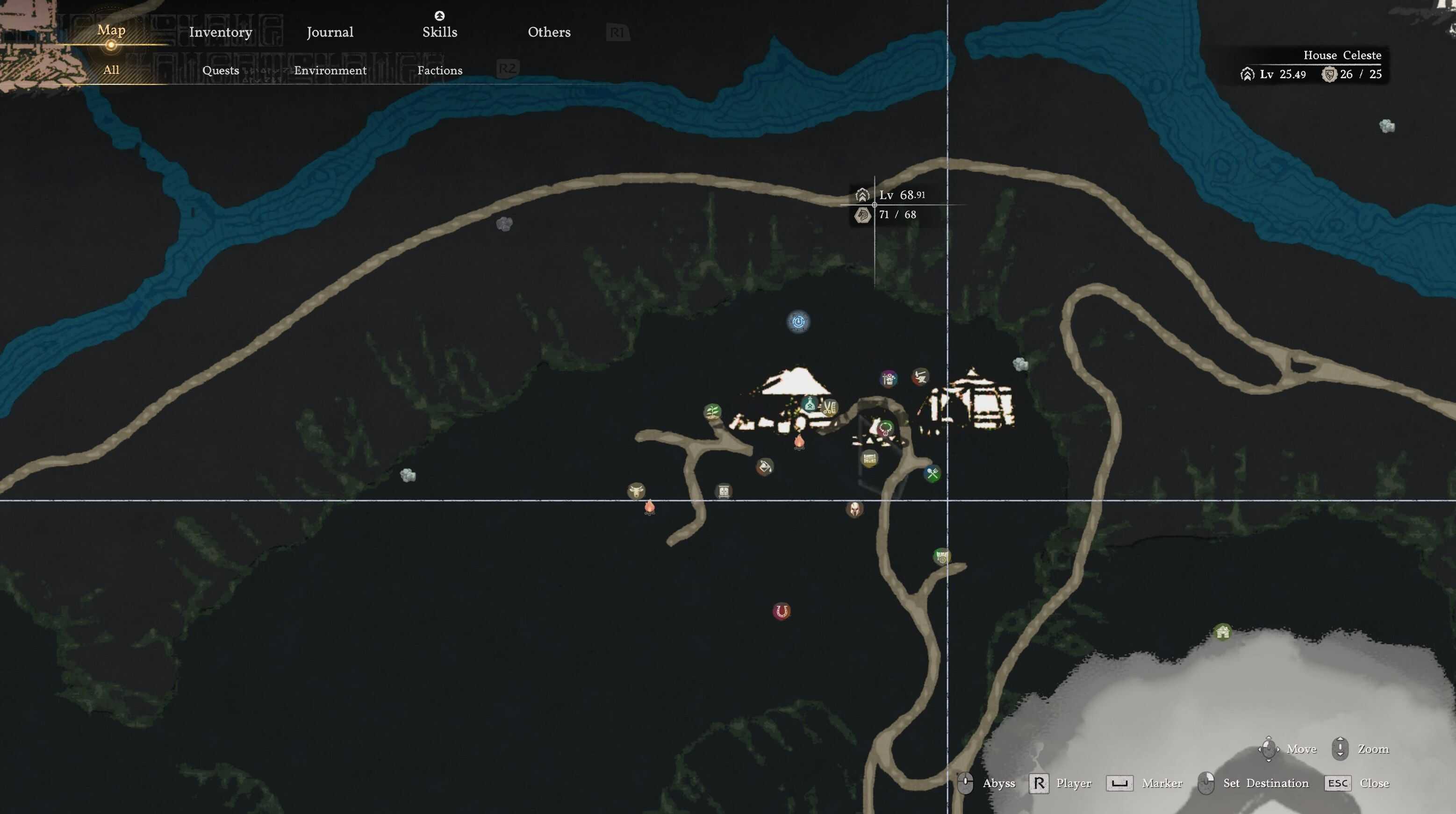Select the fork and spoon food marker
Image resolution: width=1456 pixels, height=814 pixels.
point(932,473)
